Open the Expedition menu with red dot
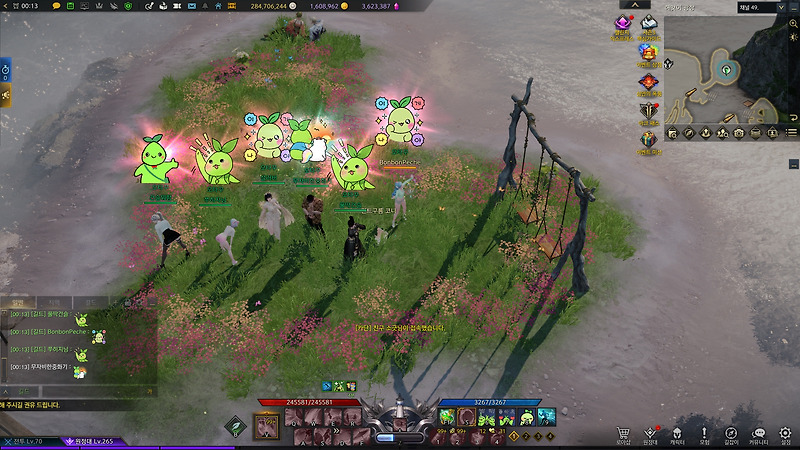 [x=651, y=434]
